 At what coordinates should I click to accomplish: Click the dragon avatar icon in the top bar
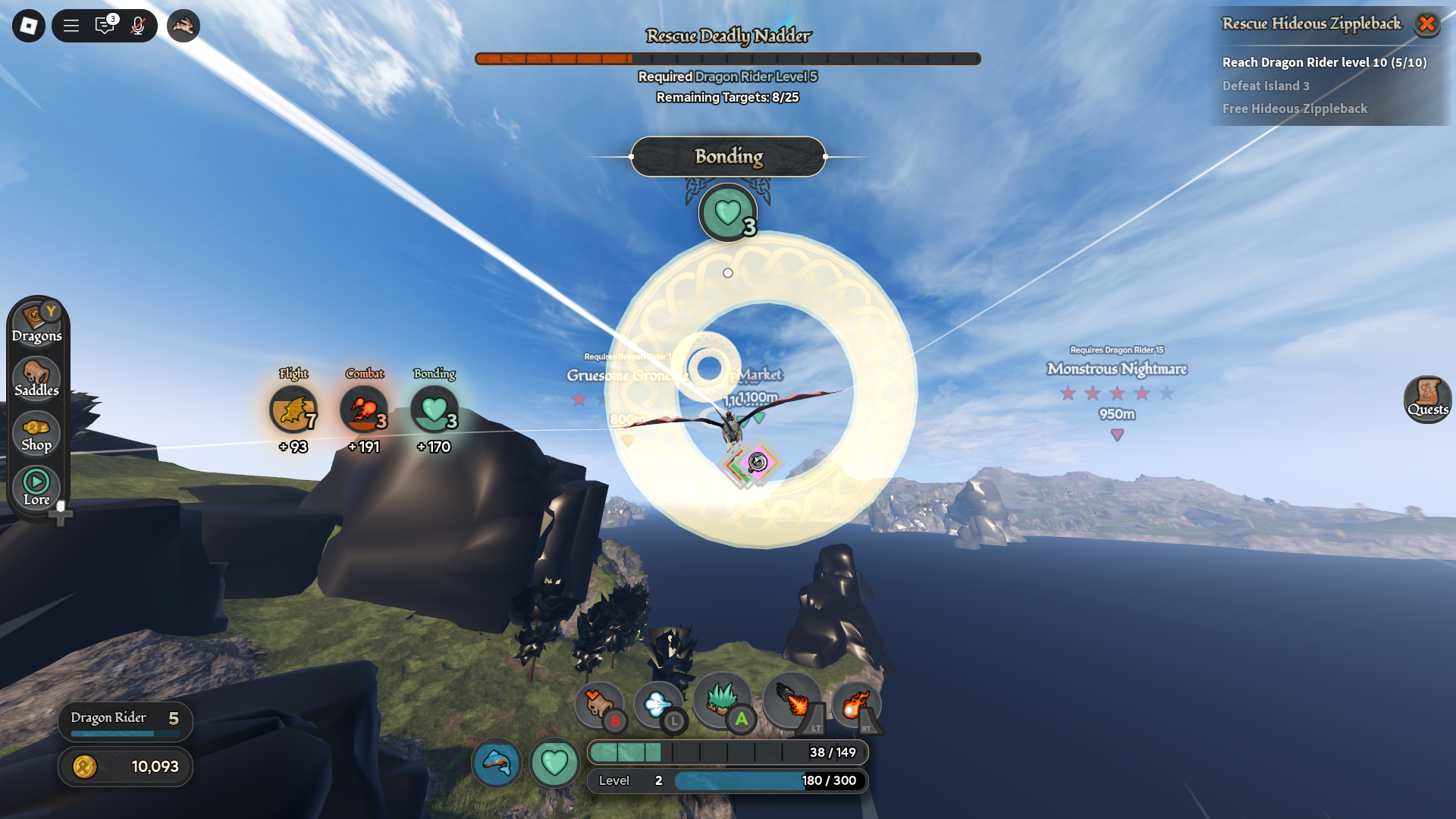[184, 26]
